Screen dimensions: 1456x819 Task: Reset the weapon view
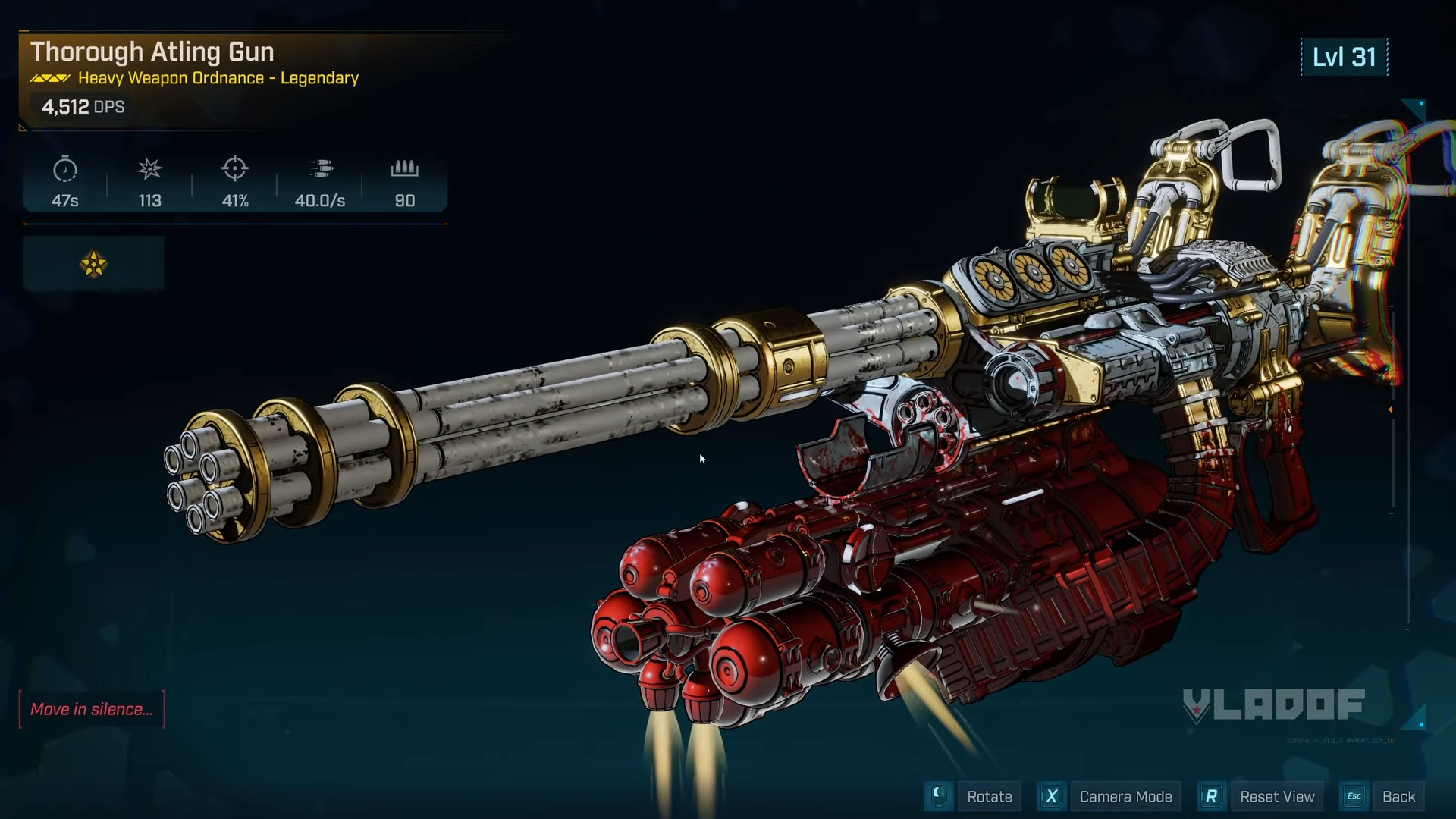coord(1276,796)
